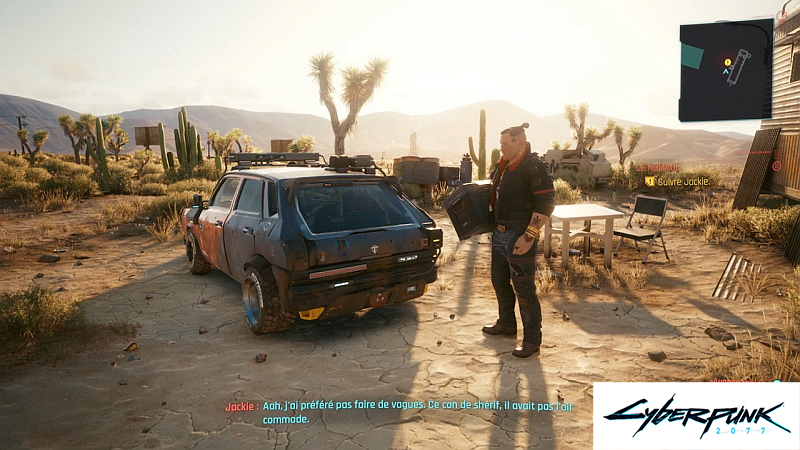
Task: Open the minimap
Action: tap(725, 70)
